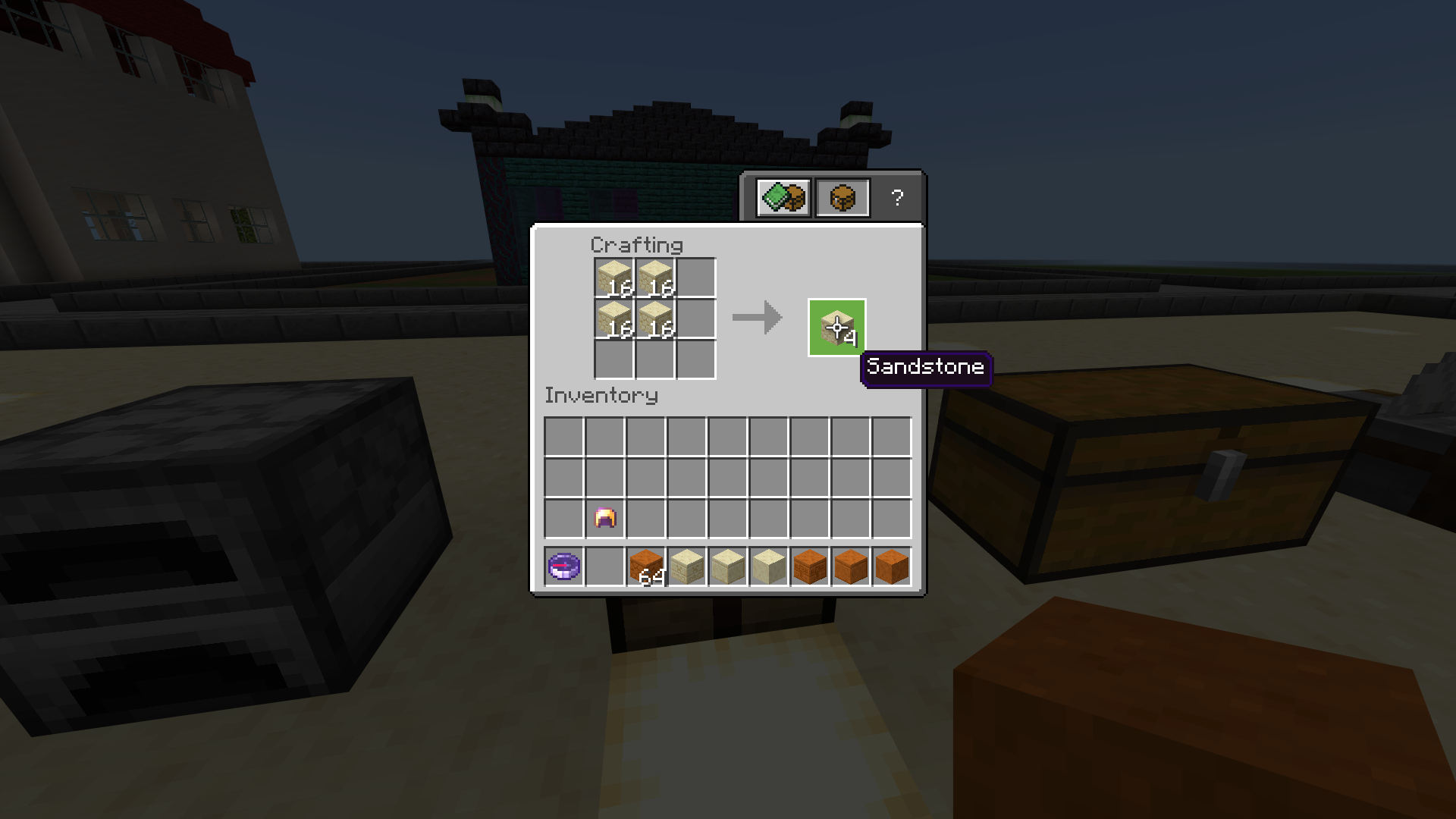
Task: Click the golden helmet in the inventory
Action: (604, 518)
